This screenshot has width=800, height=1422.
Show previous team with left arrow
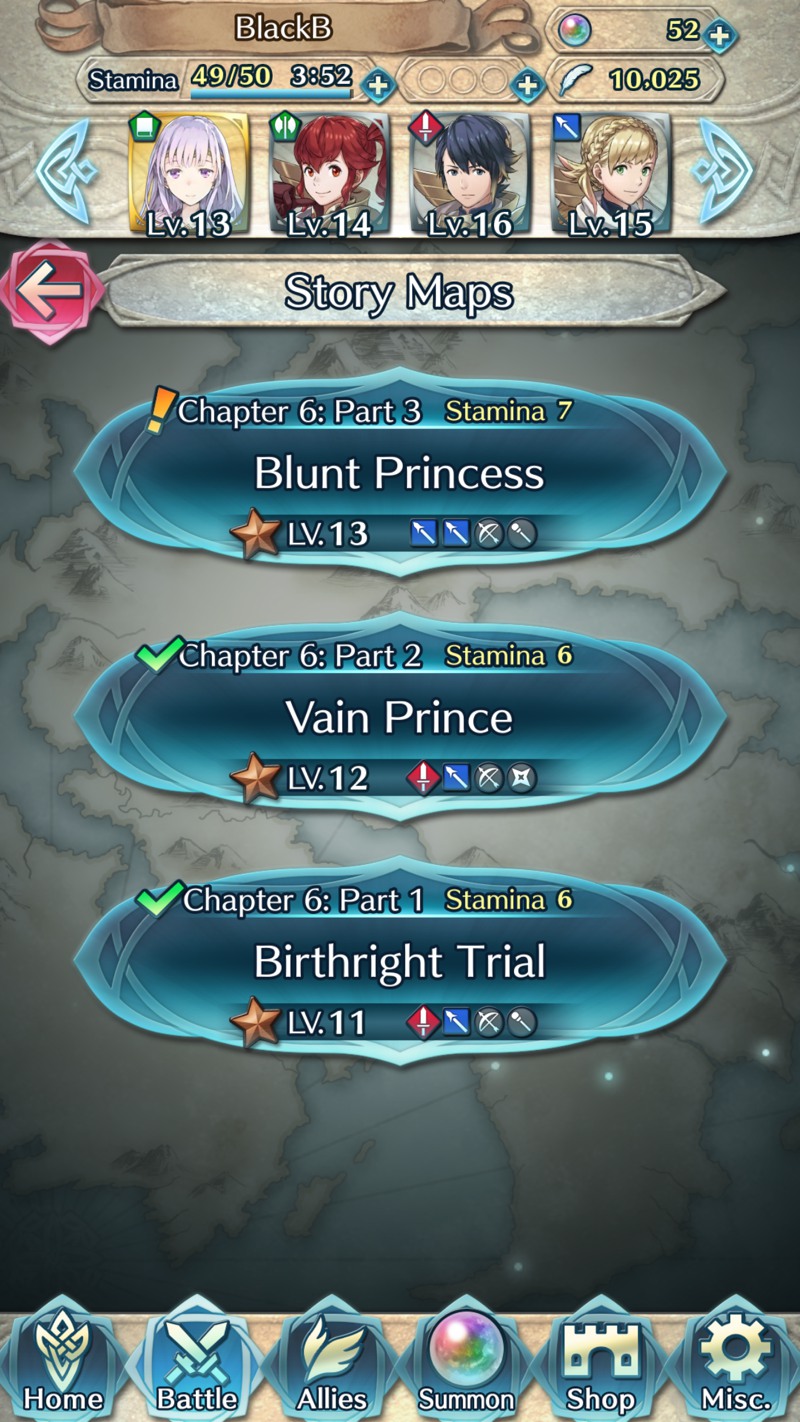point(64,172)
